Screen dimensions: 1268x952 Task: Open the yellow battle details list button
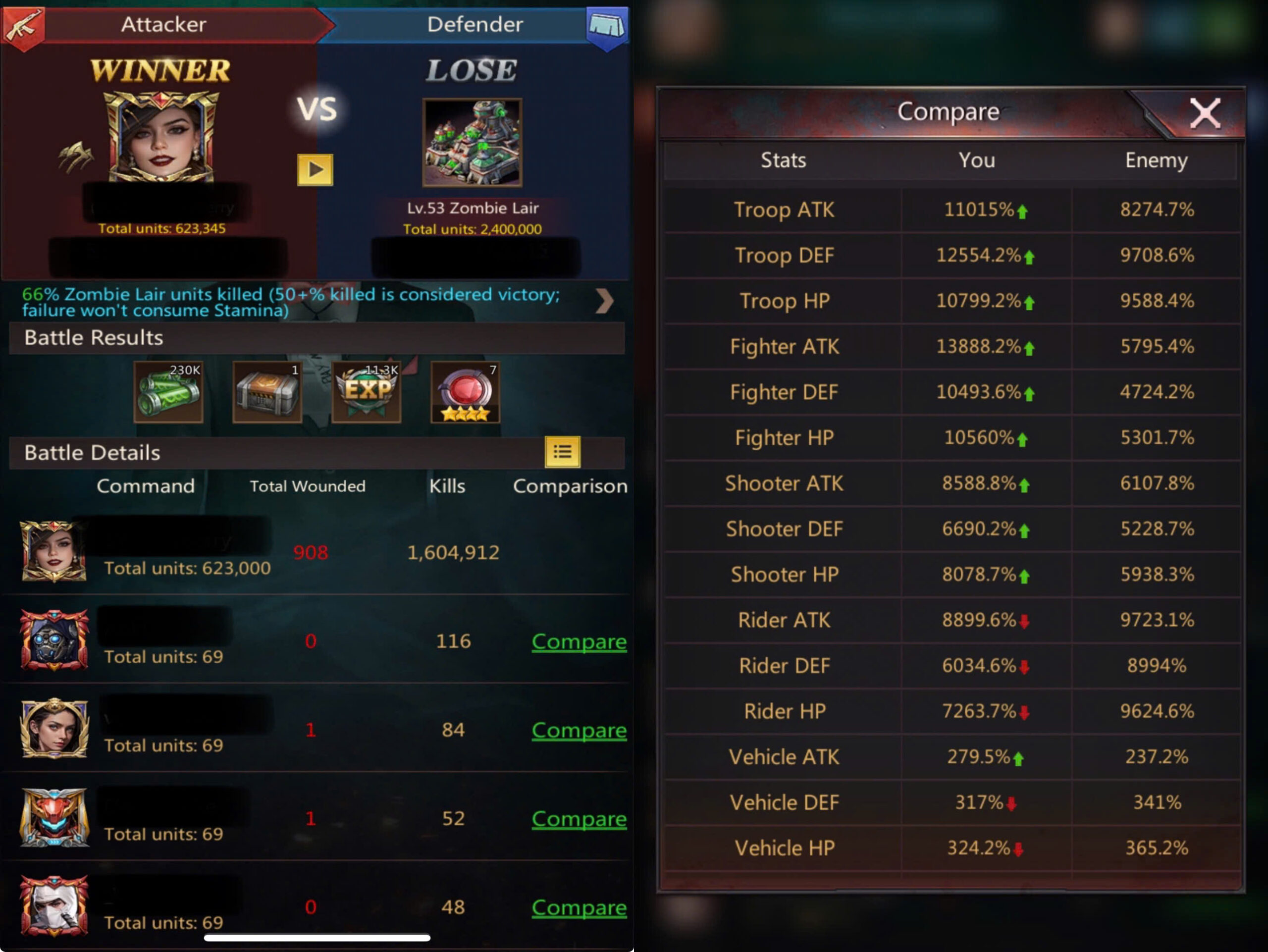coord(562,452)
